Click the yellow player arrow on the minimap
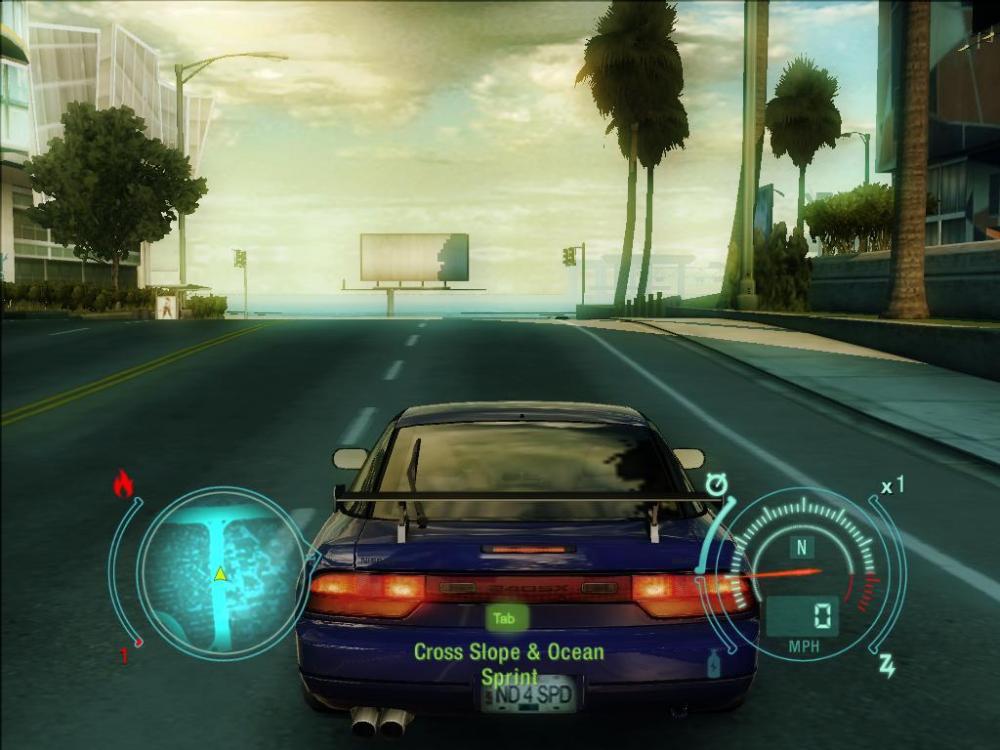 [219, 573]
